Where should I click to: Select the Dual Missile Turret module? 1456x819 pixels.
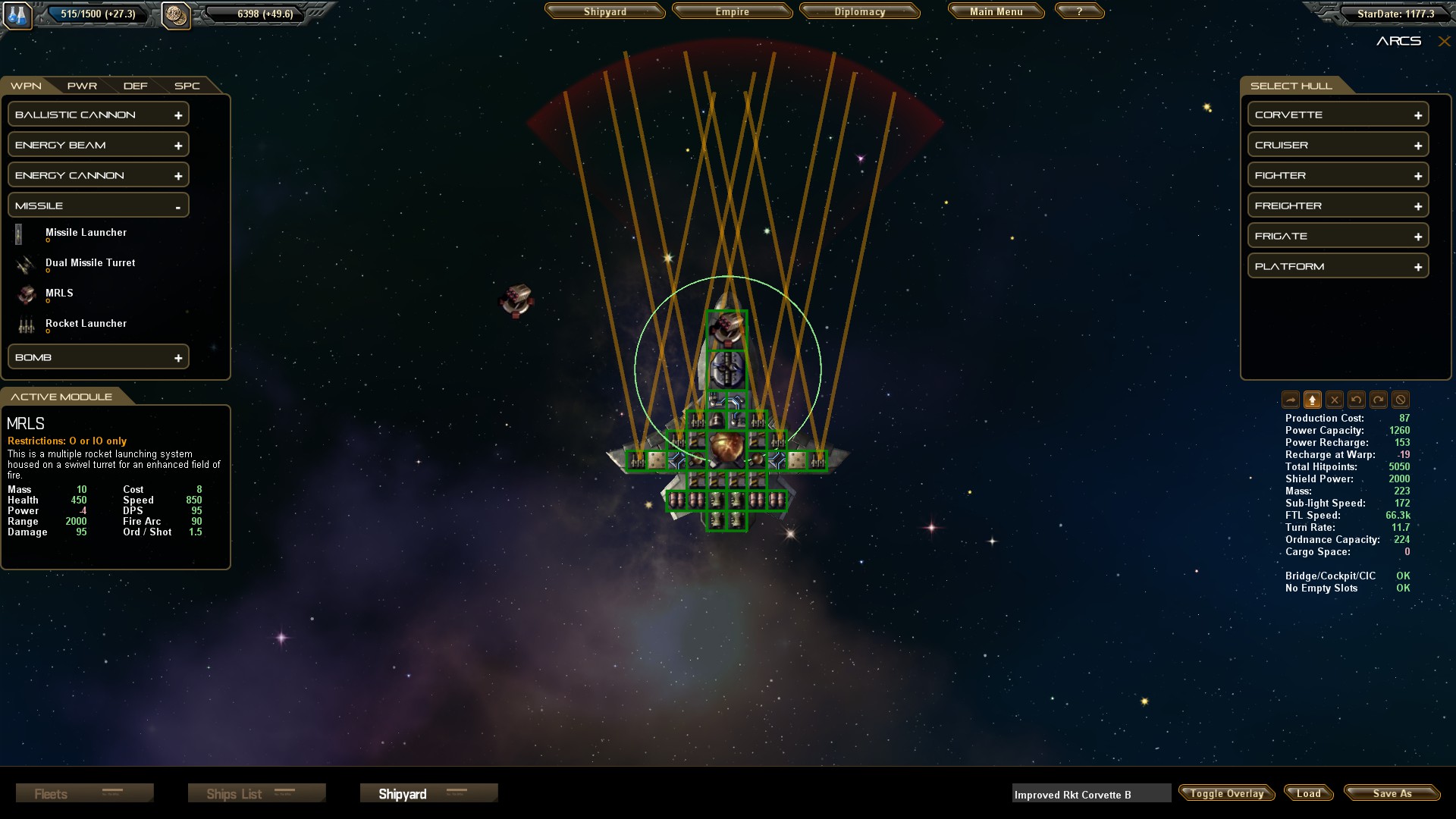90,263
